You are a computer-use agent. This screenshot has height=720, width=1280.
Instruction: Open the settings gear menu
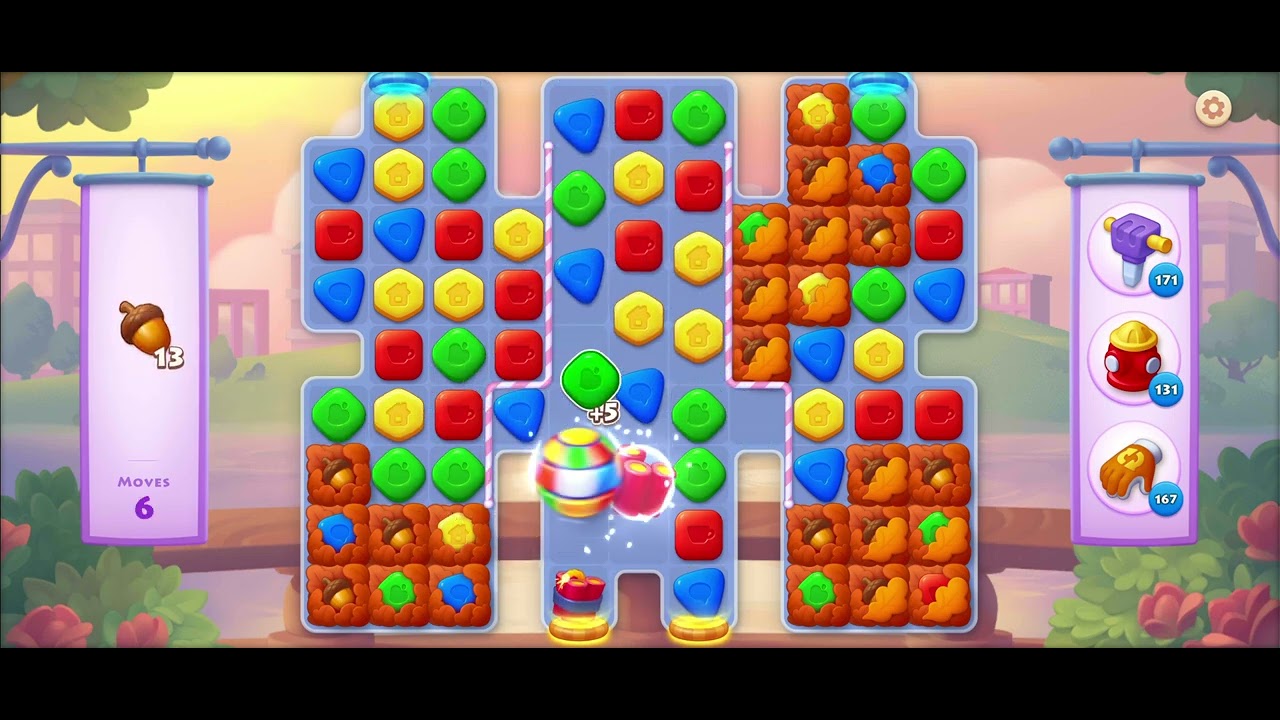(x=1213, y=106)
